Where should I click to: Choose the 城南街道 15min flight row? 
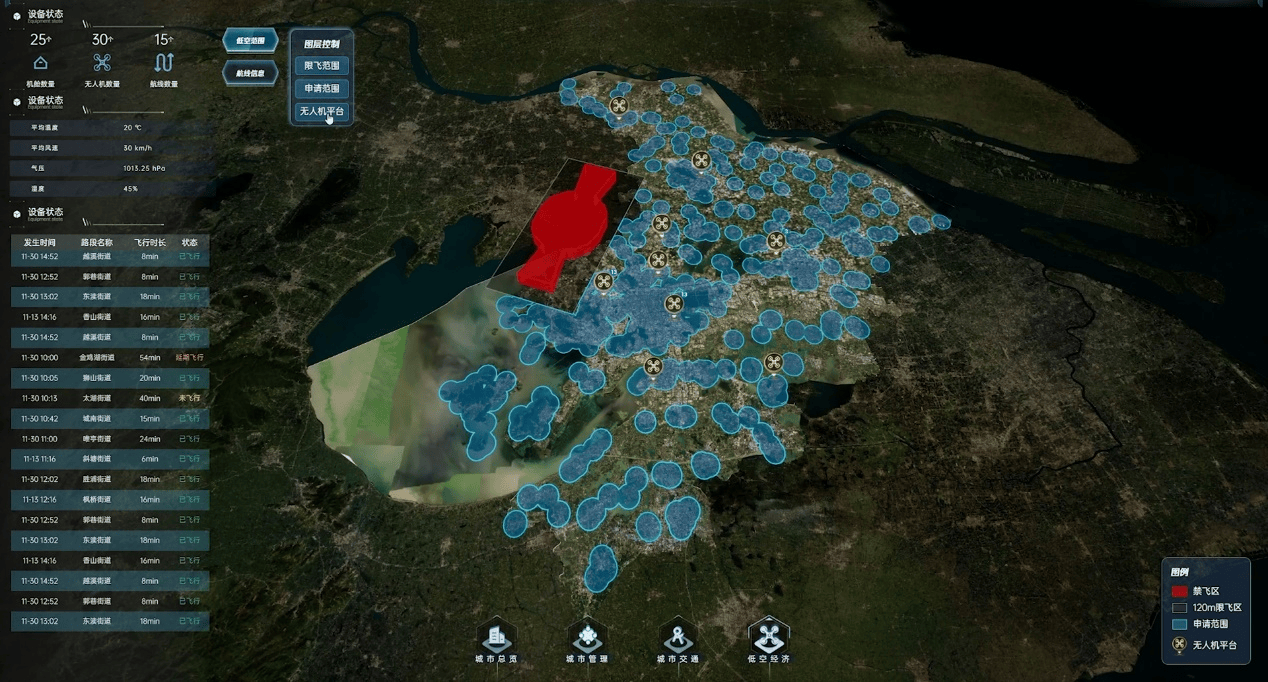tap(110, 419)
